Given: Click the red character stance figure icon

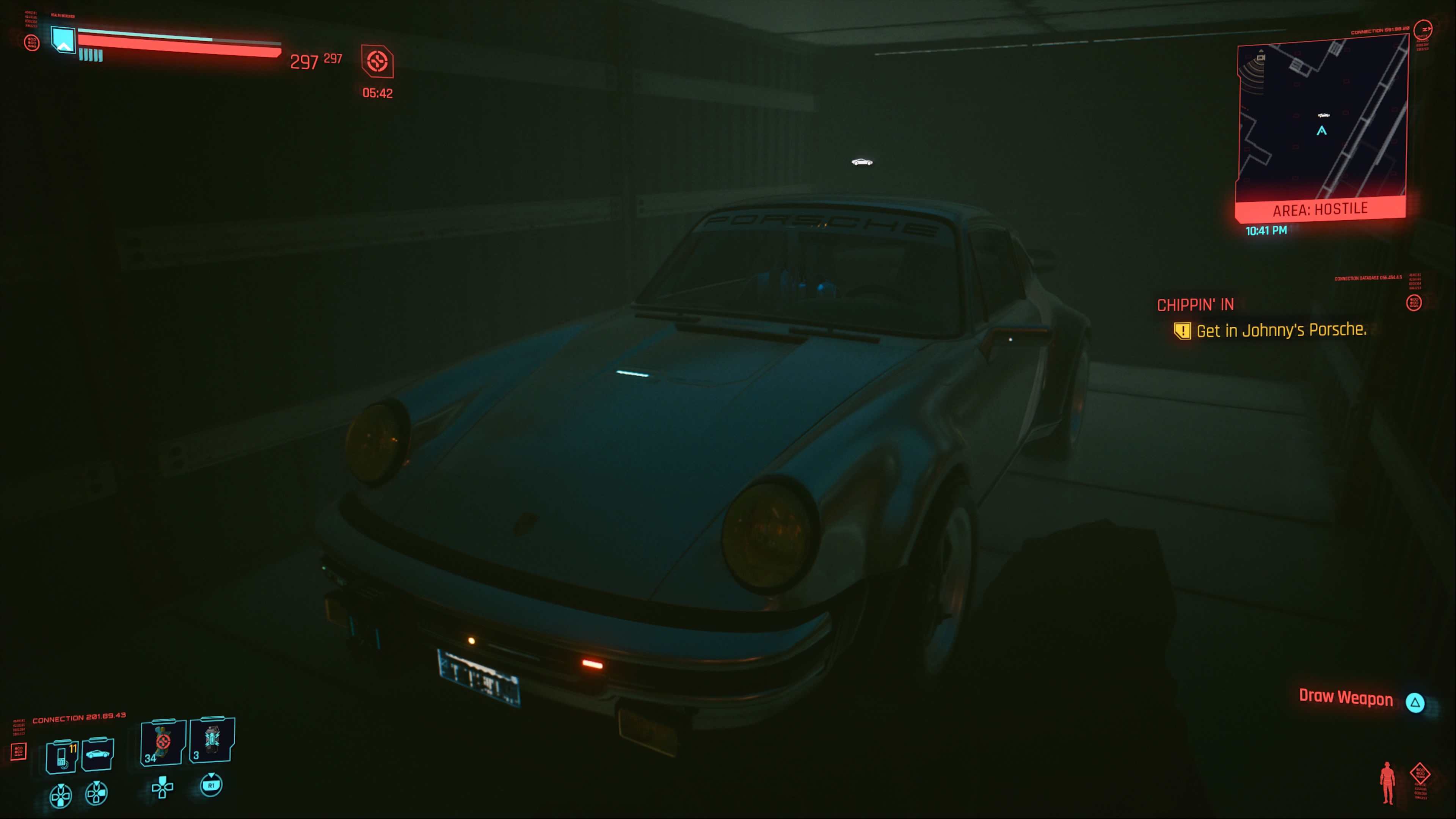Looking at the screenshot, I should tap(1387, 782).
